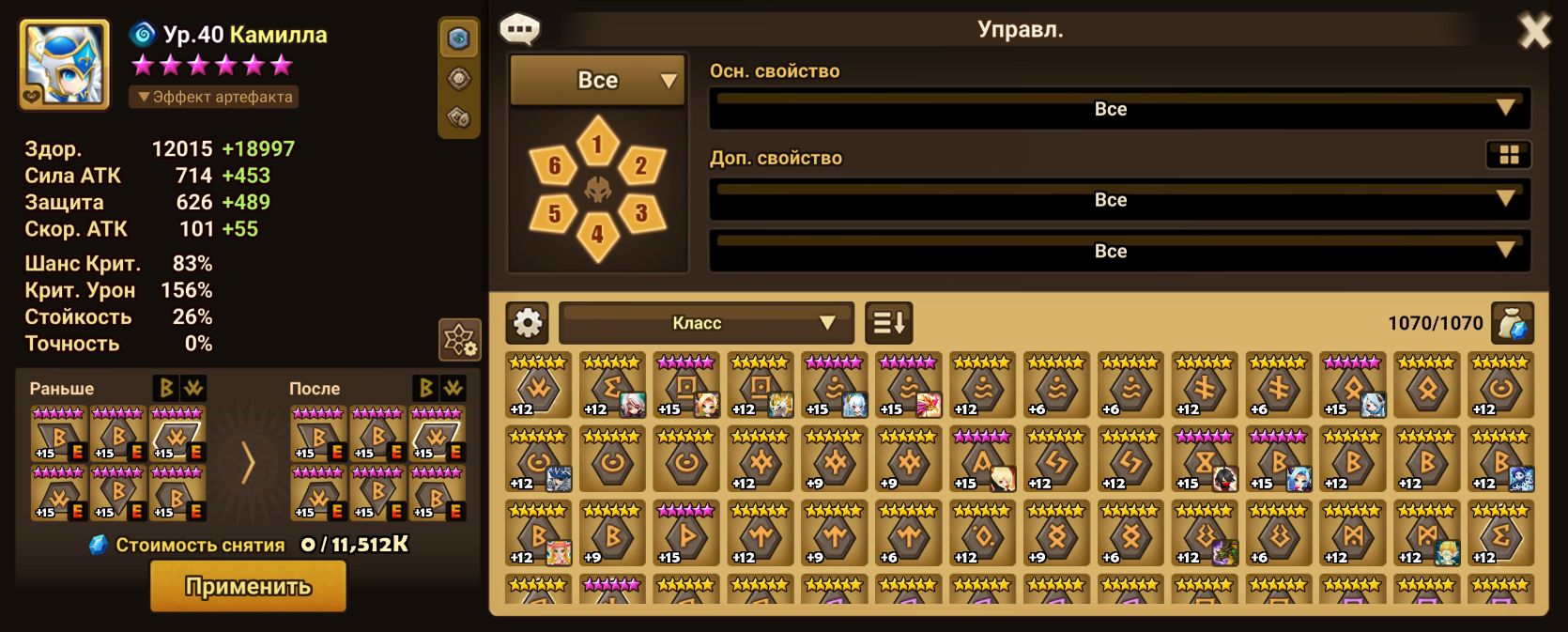
Task: Toggle the sort order button
Action: tap(888, 323)
